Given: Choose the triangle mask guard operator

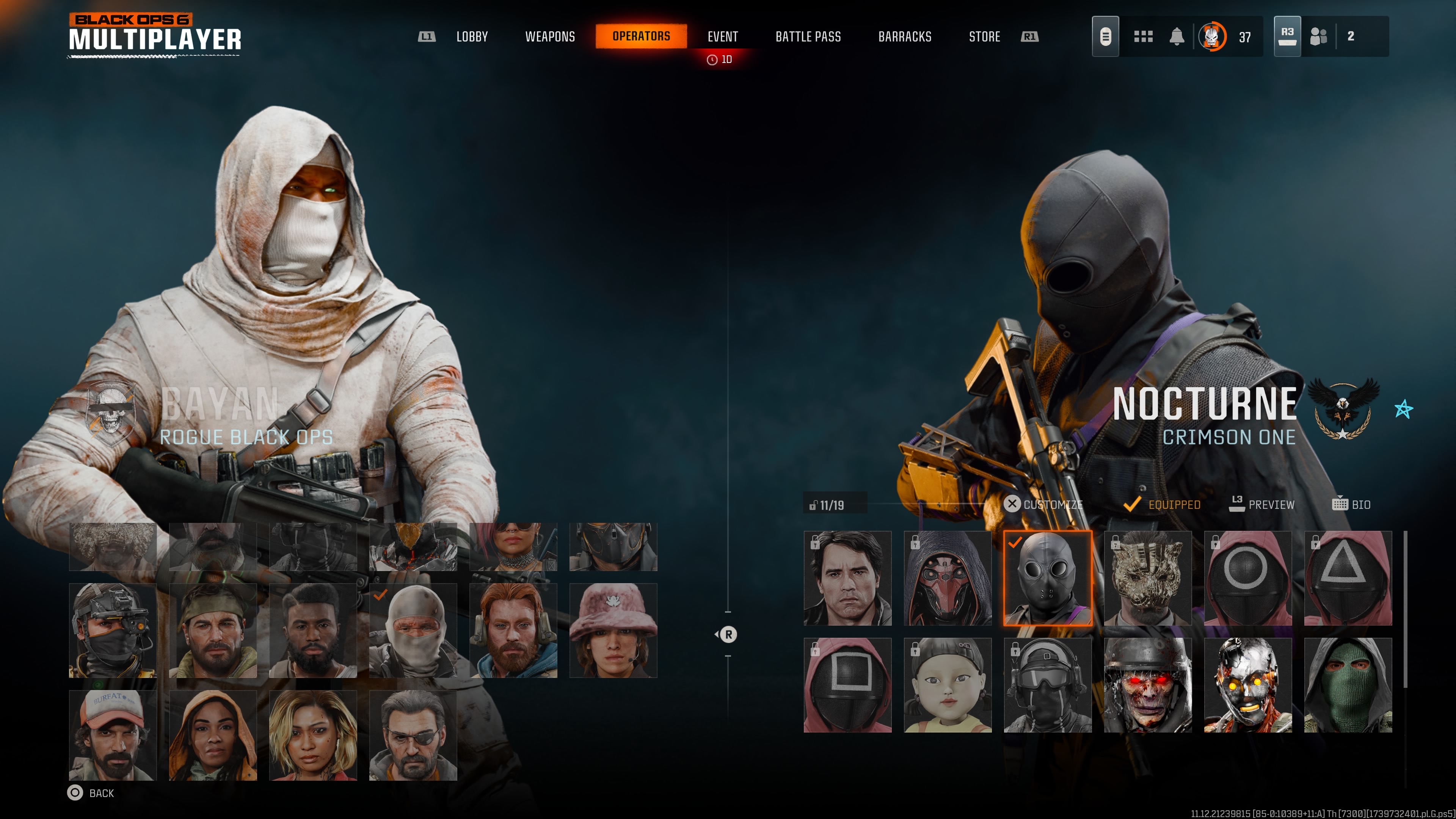Looking at the screenshot, I should pos(1348,577).
